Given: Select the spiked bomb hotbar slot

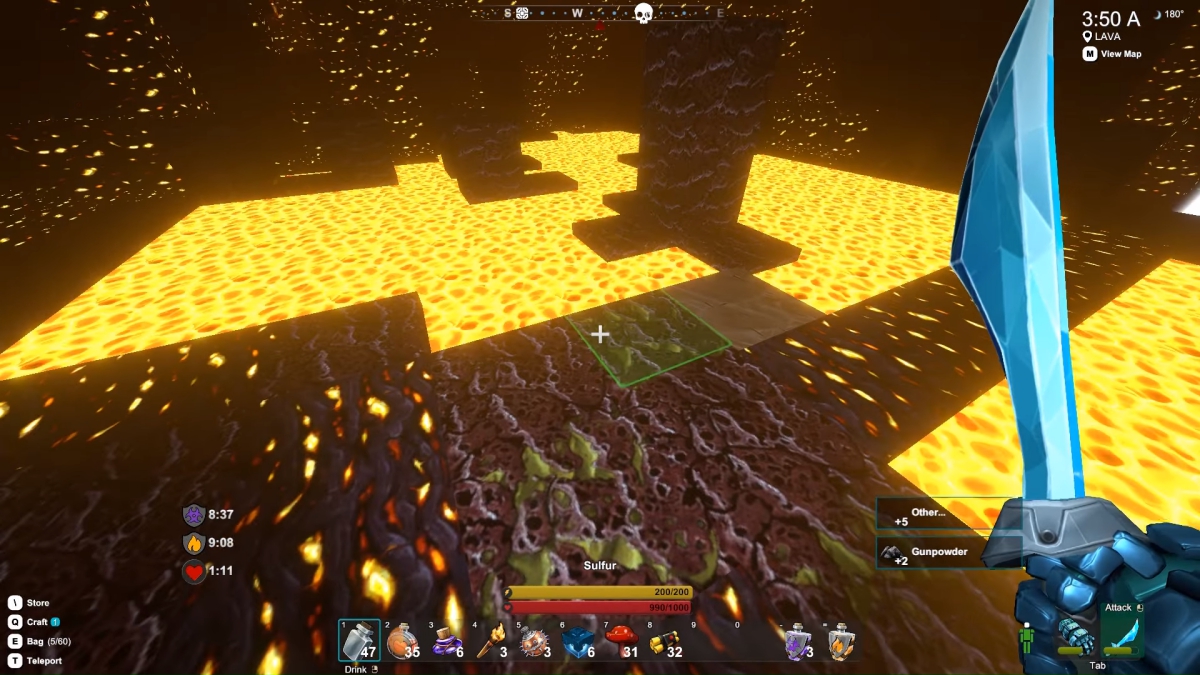Looking at the screenshot, I should click(x=533, y=641).
